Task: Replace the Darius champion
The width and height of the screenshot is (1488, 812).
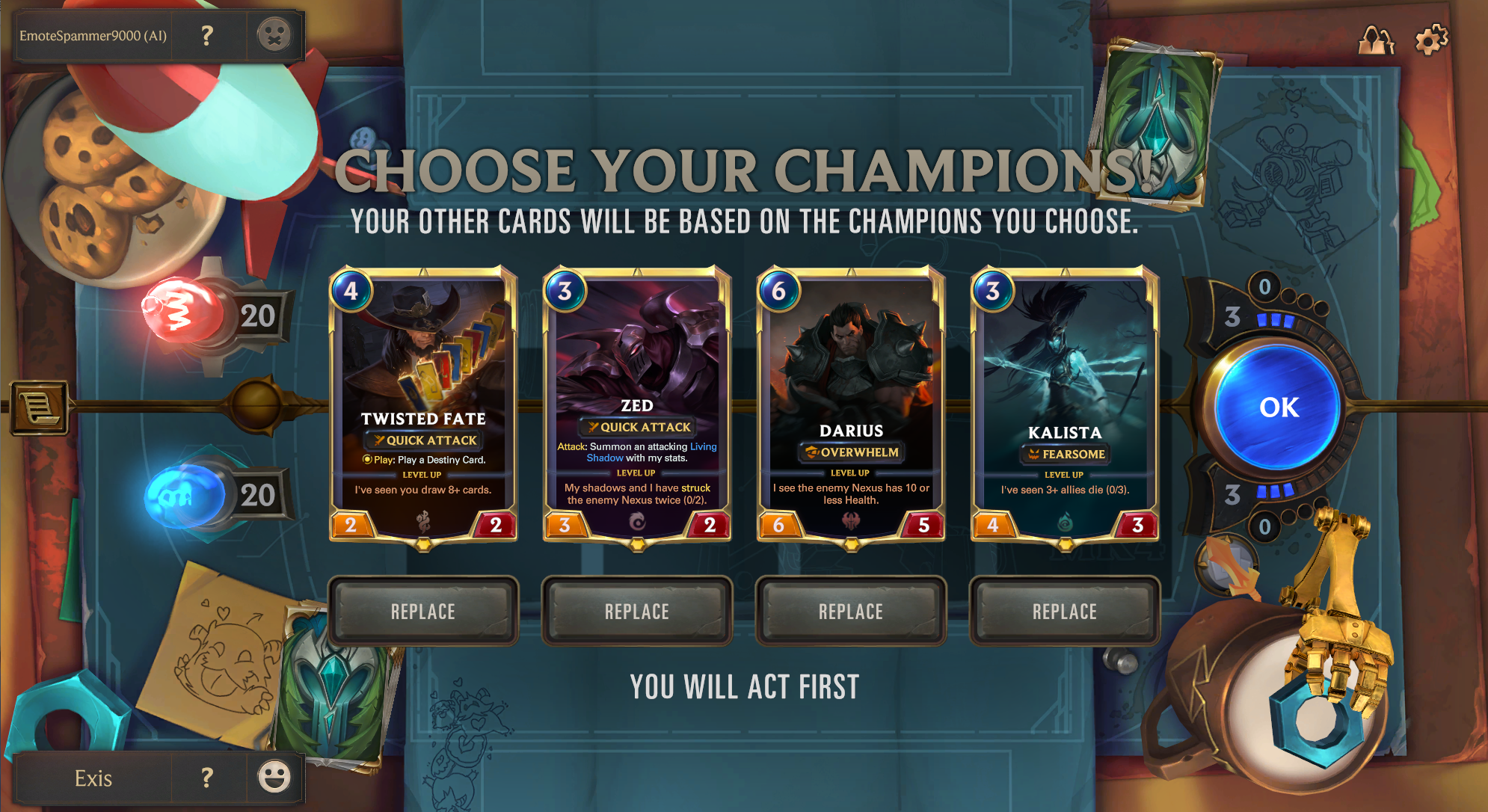Action: [x=850, y=611]
